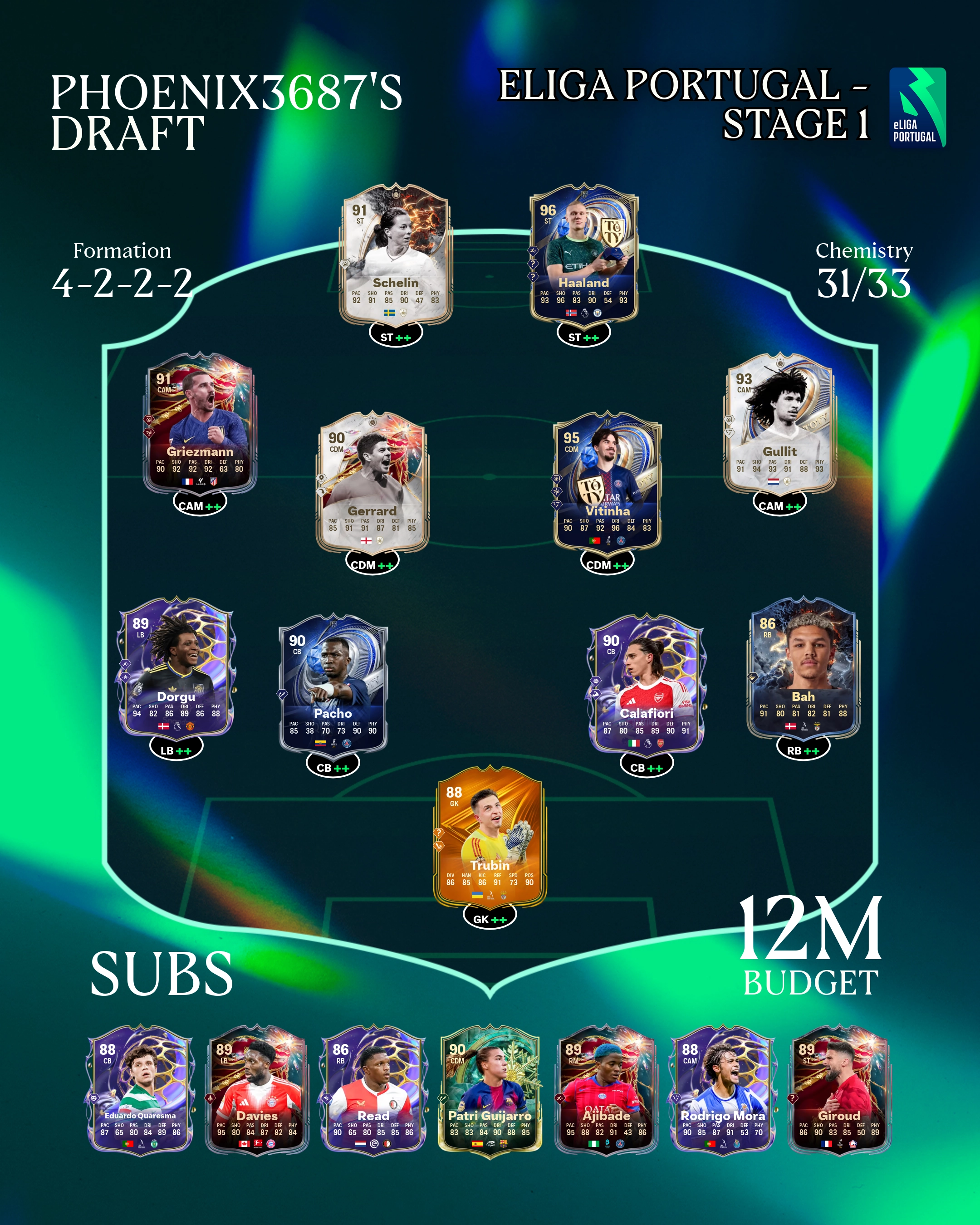Select the Ajibade substitute card
This screenshot has height=1225, width=980.
click(x=606, y=1090)
